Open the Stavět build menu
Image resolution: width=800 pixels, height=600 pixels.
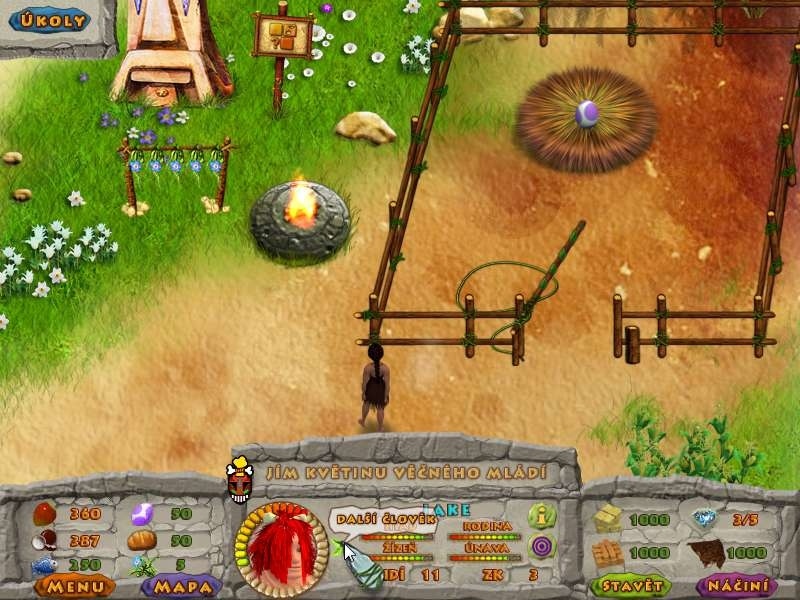pyautogui.click(x=630, y=585)
